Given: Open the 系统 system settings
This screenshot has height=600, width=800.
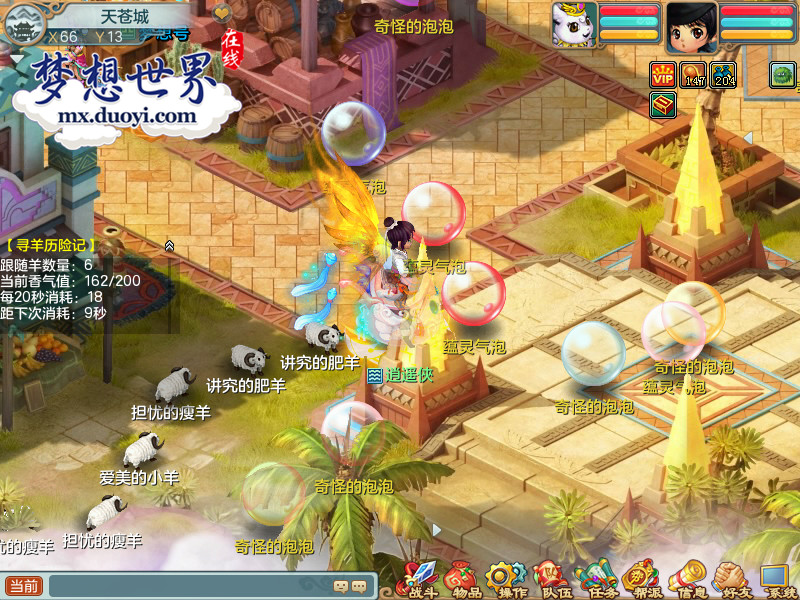Looking at the screenshot, I should [775, 579].
